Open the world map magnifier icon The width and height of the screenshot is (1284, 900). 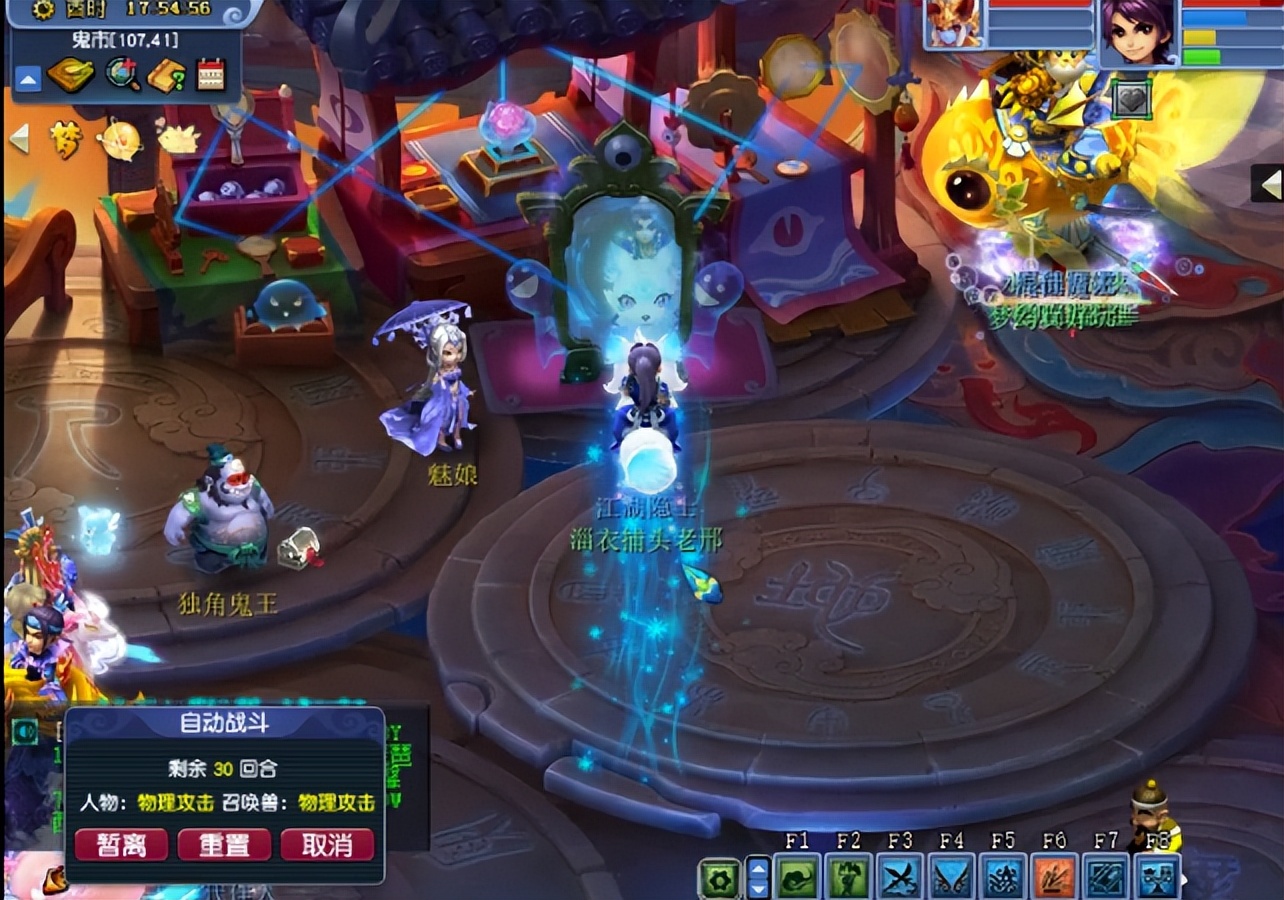click(123, 75)
